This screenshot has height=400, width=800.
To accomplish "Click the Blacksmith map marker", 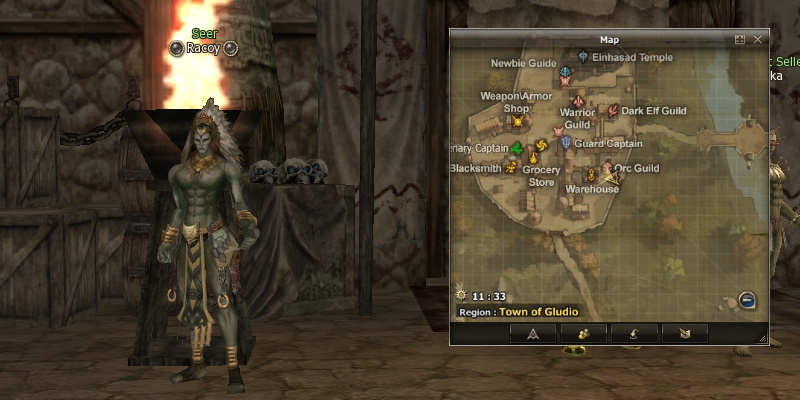I will (x=511, y=168).
